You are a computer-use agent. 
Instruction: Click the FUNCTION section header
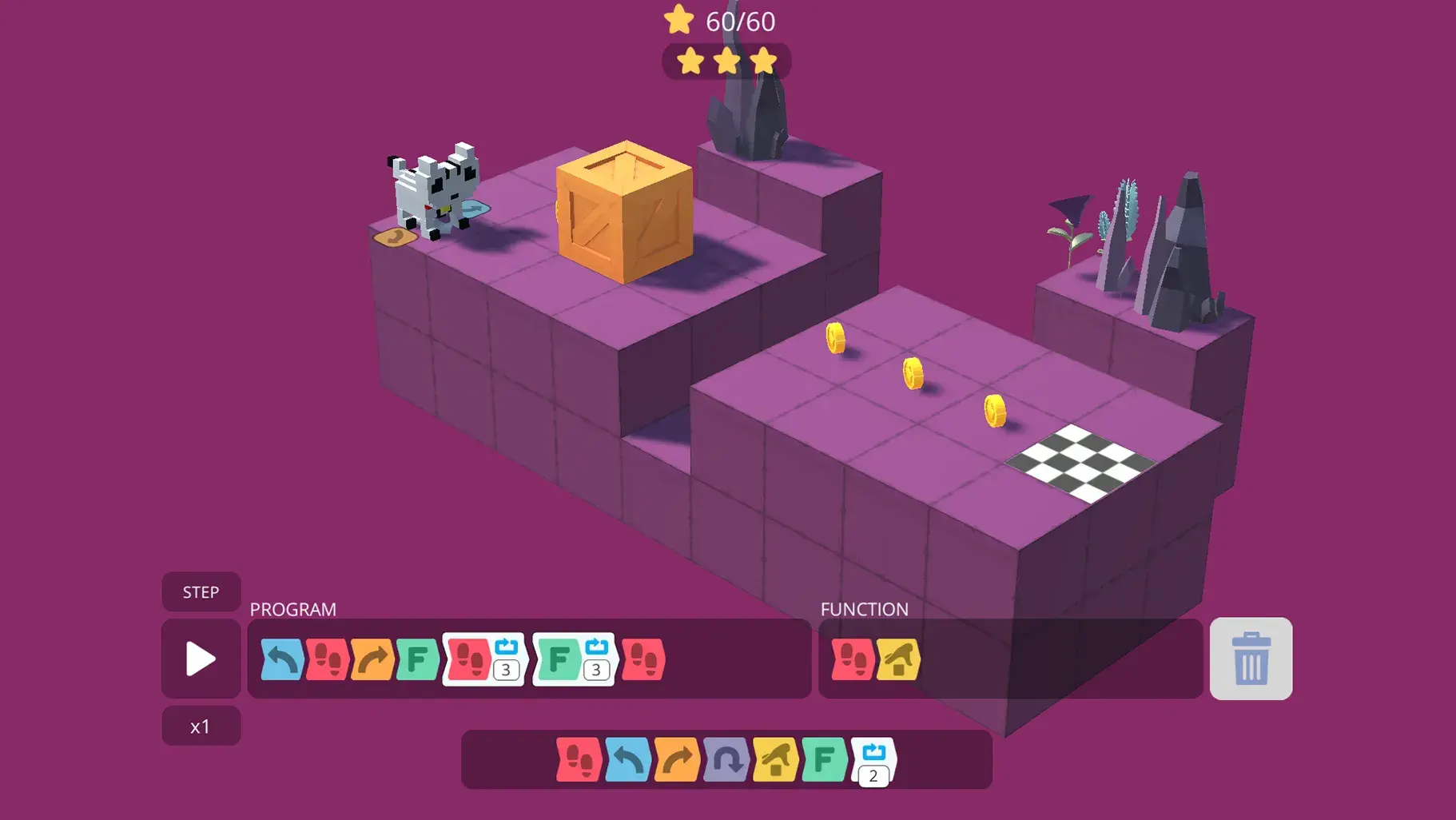[864, 609]
